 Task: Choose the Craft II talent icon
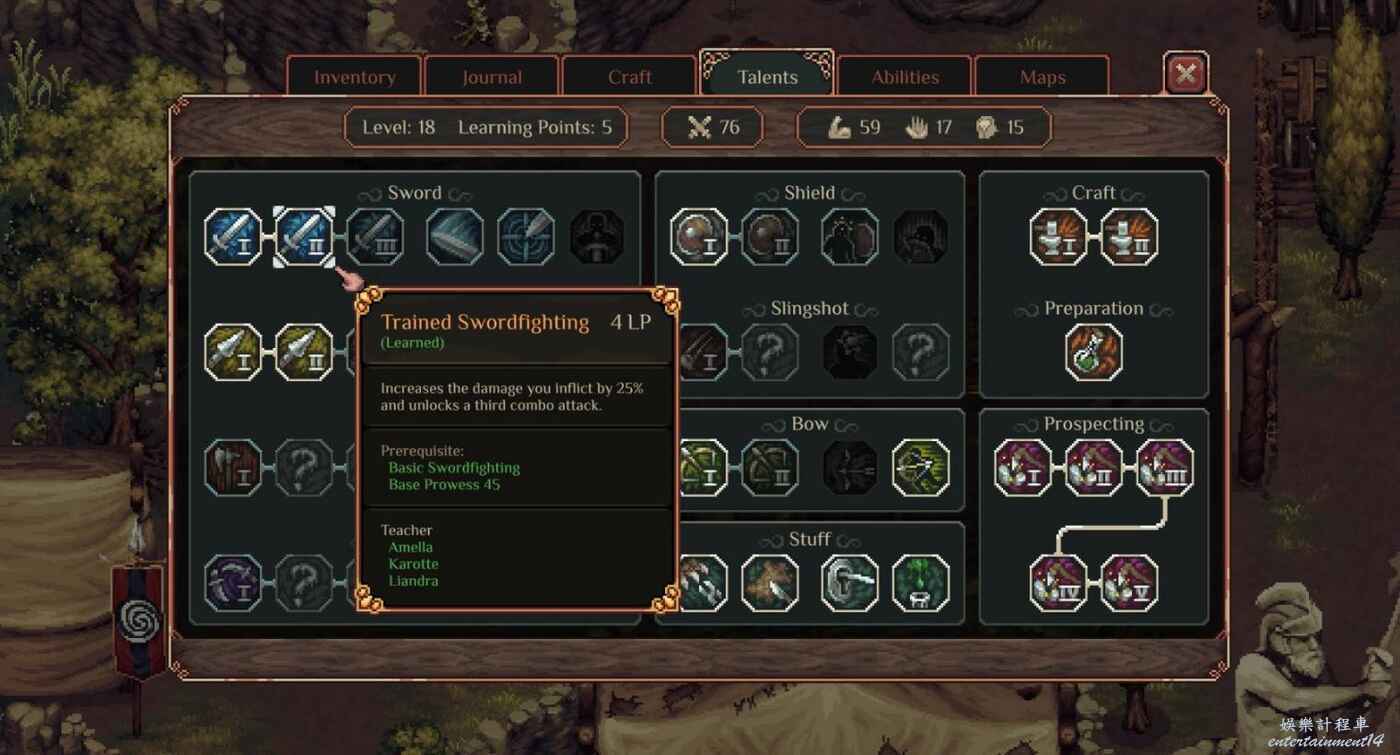tap(1129, 237)
